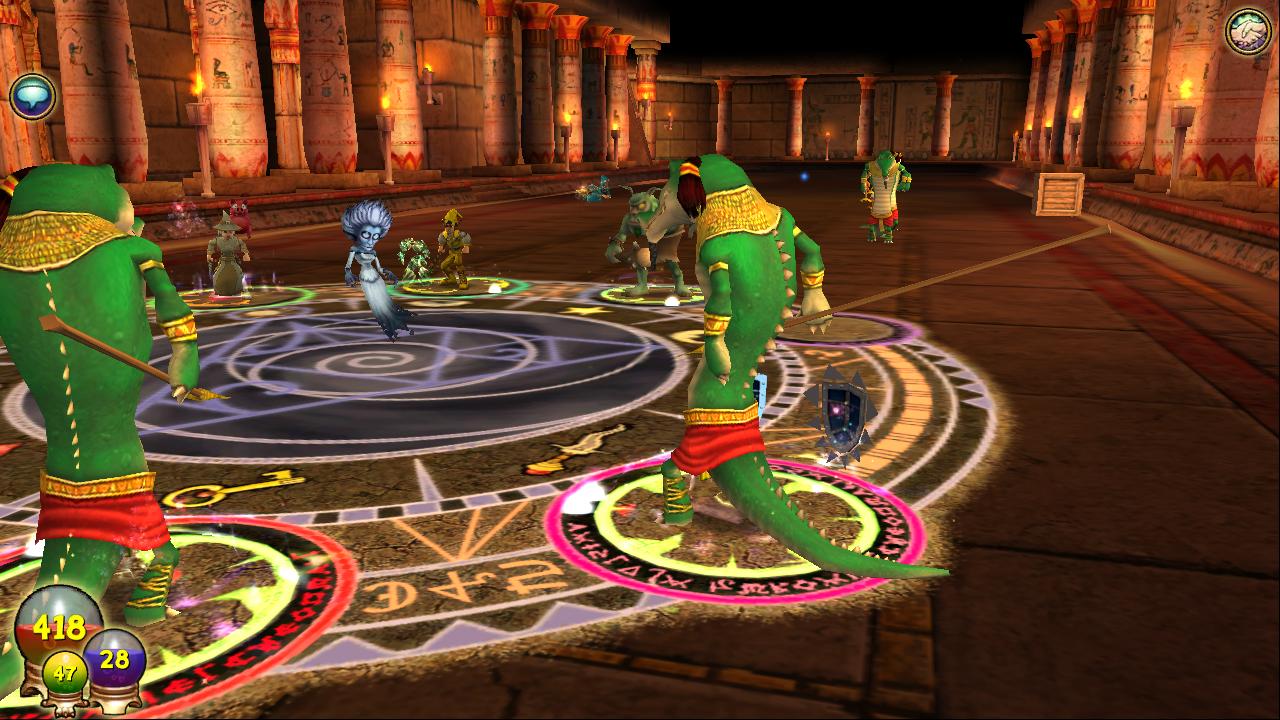
Task: Open the friends list handshake icon
Action: tap(1248, 31)
